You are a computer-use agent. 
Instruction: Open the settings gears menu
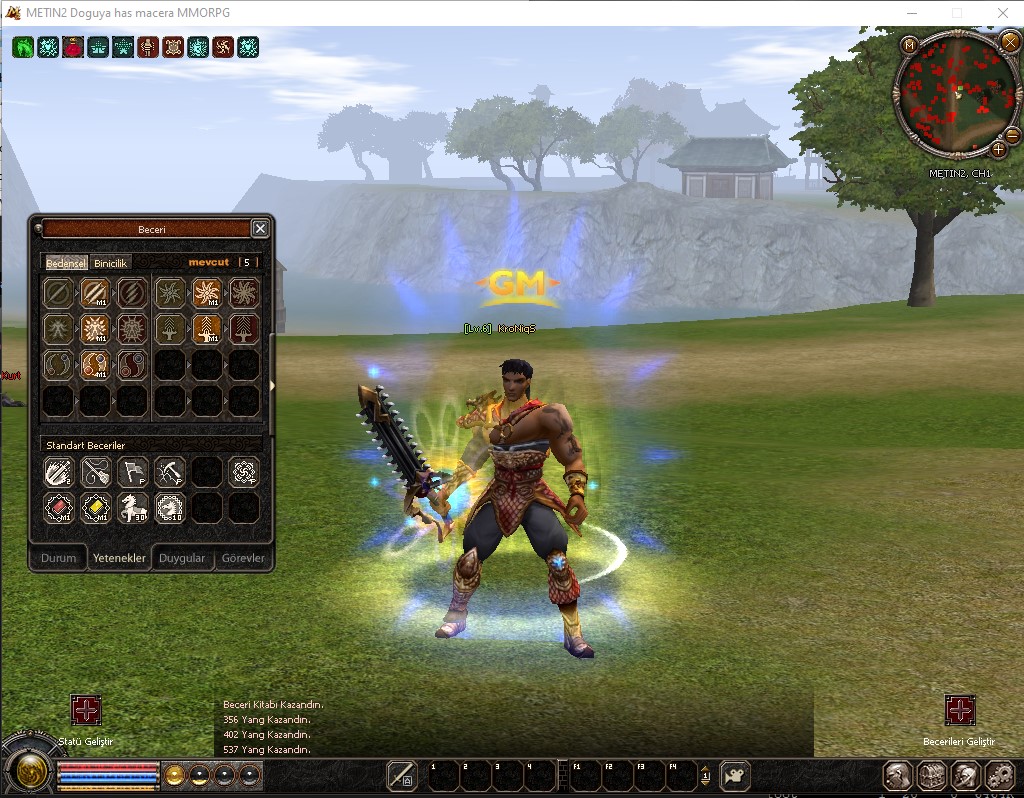999,776
